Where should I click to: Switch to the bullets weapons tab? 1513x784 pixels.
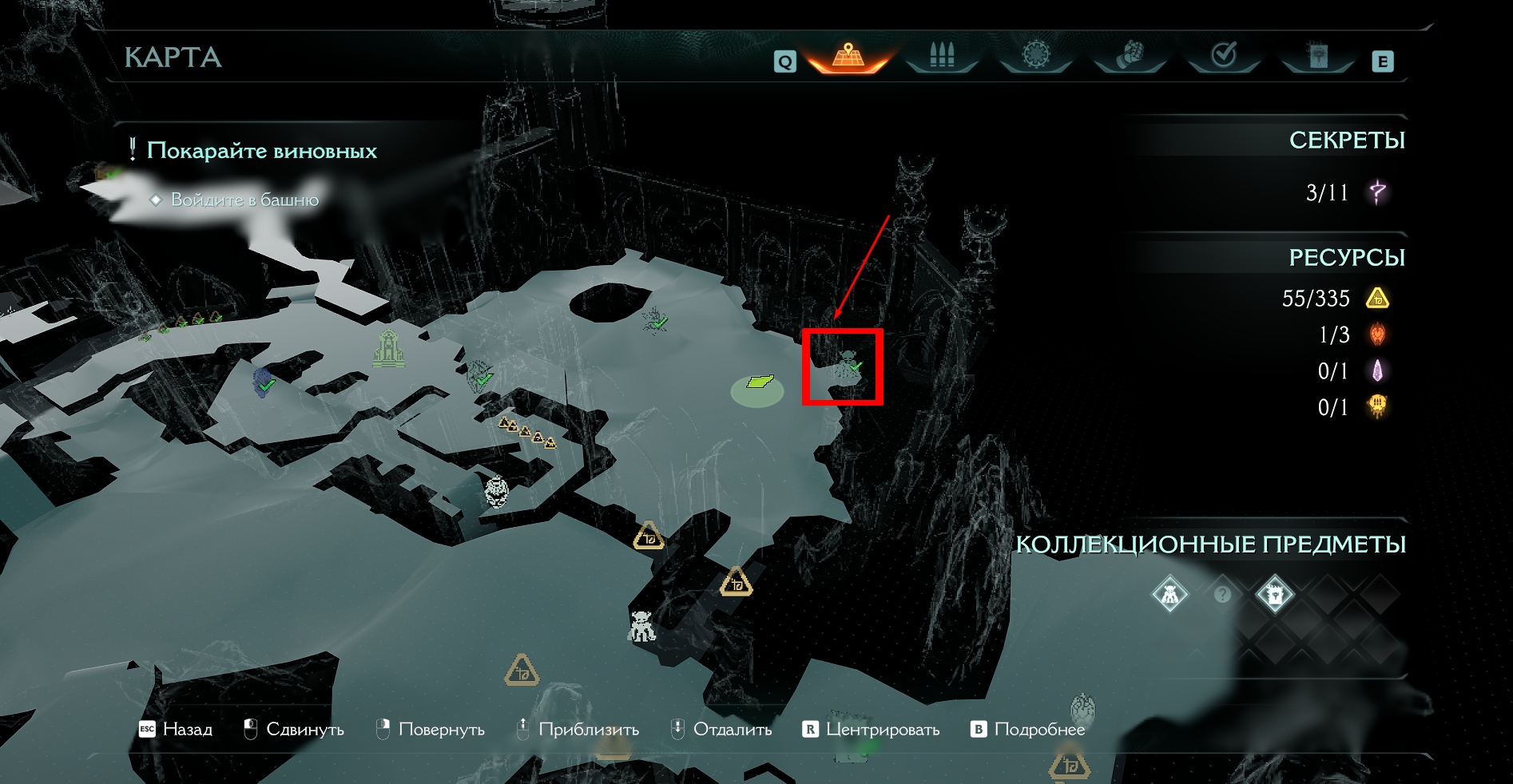tap(942, 56)
